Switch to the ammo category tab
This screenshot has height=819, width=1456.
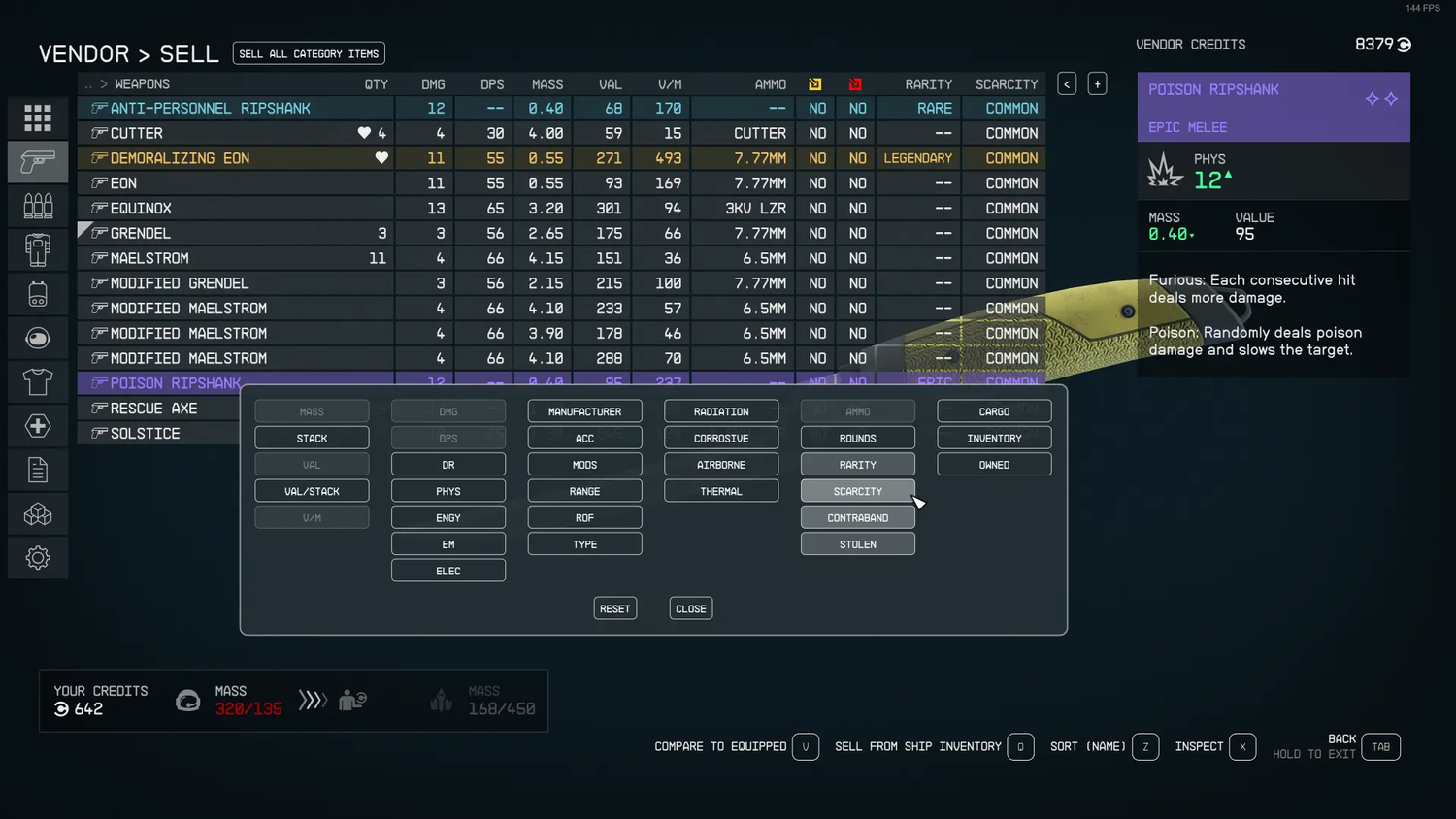coord(38,206)
